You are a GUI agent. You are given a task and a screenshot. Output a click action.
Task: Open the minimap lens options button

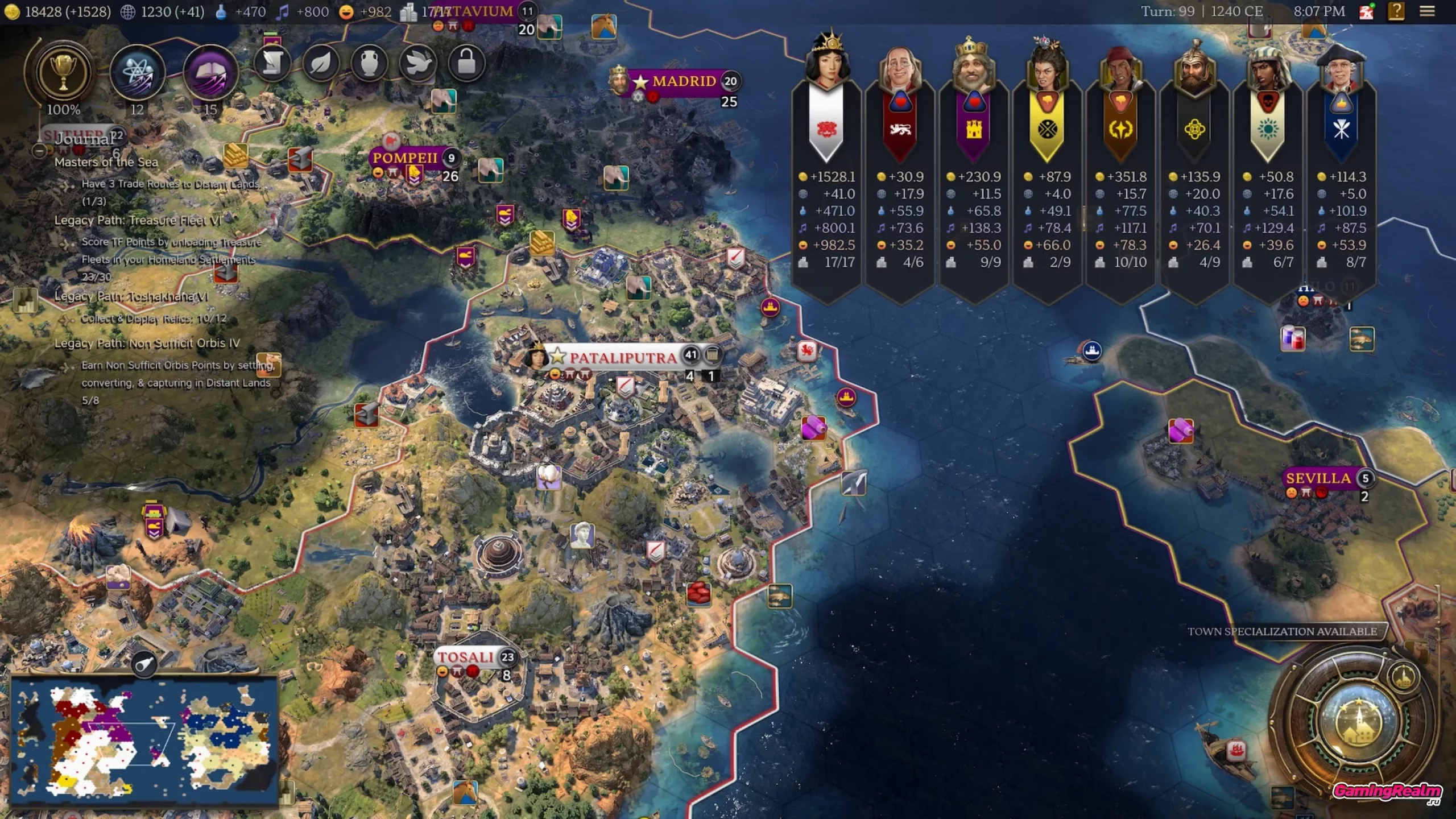(x=144, y=664)
